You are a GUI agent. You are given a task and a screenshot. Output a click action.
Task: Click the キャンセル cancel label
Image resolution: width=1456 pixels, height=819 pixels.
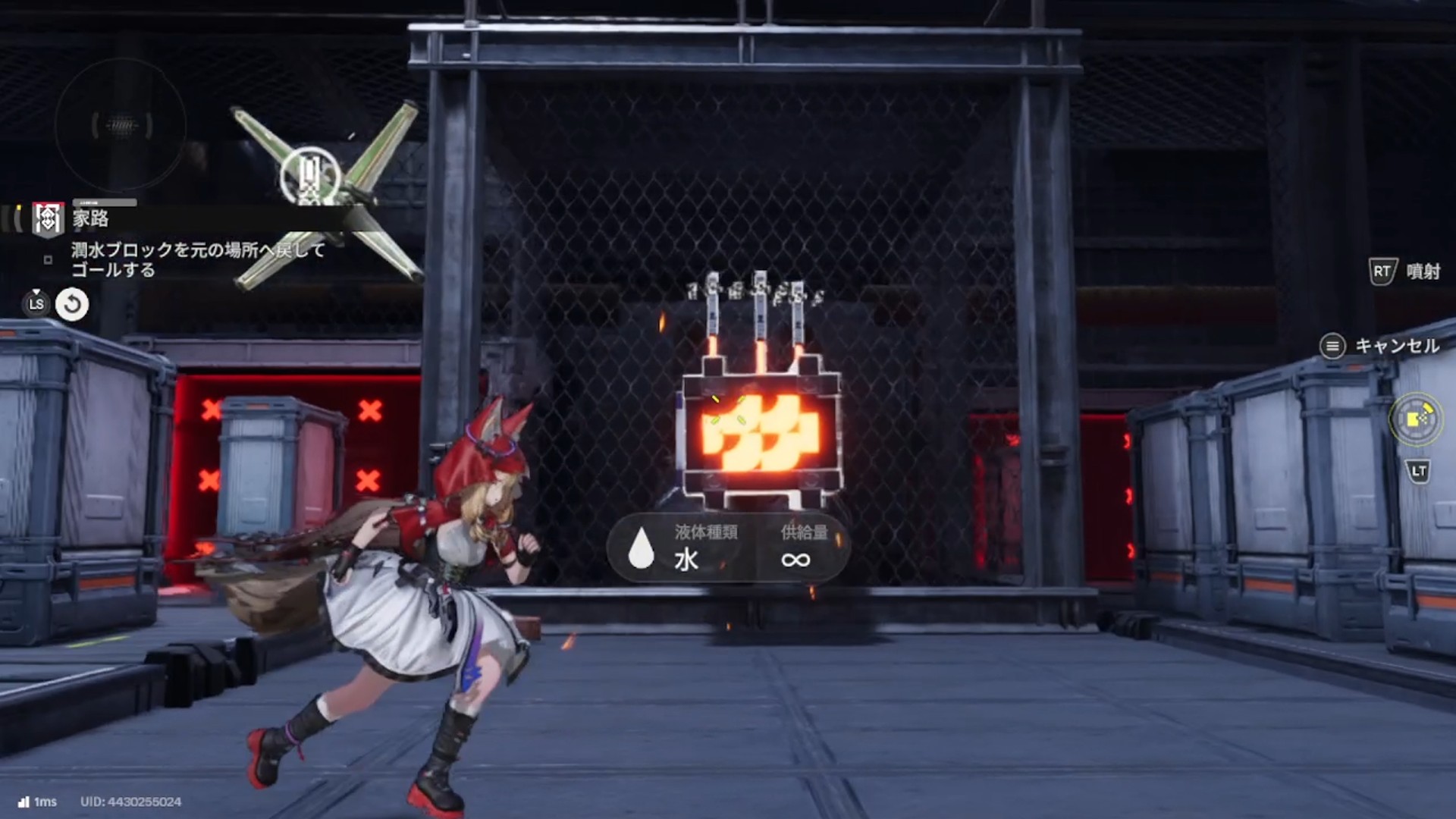(x=1396, y=347)
